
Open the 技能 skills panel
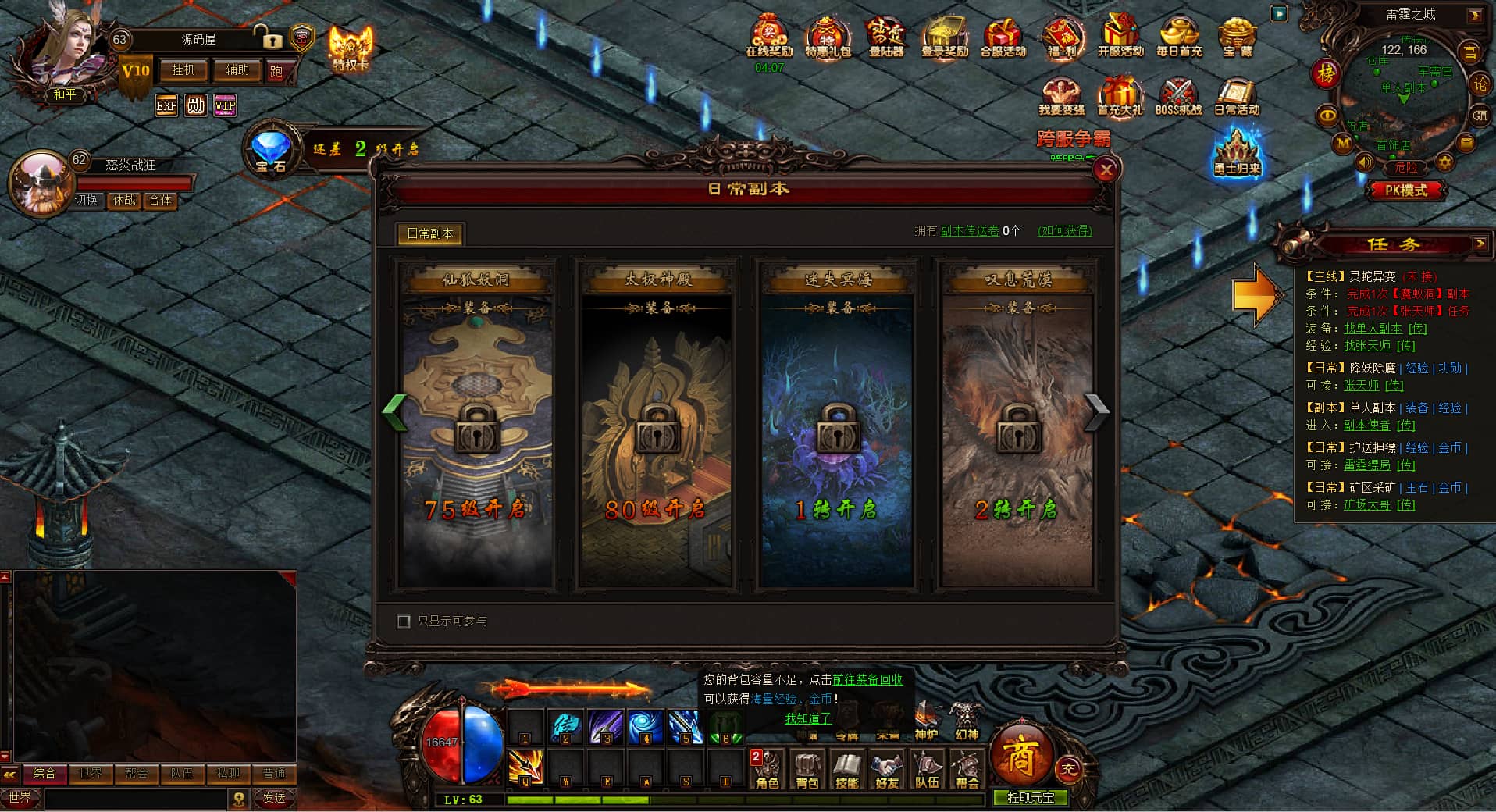tap(846, 769)
